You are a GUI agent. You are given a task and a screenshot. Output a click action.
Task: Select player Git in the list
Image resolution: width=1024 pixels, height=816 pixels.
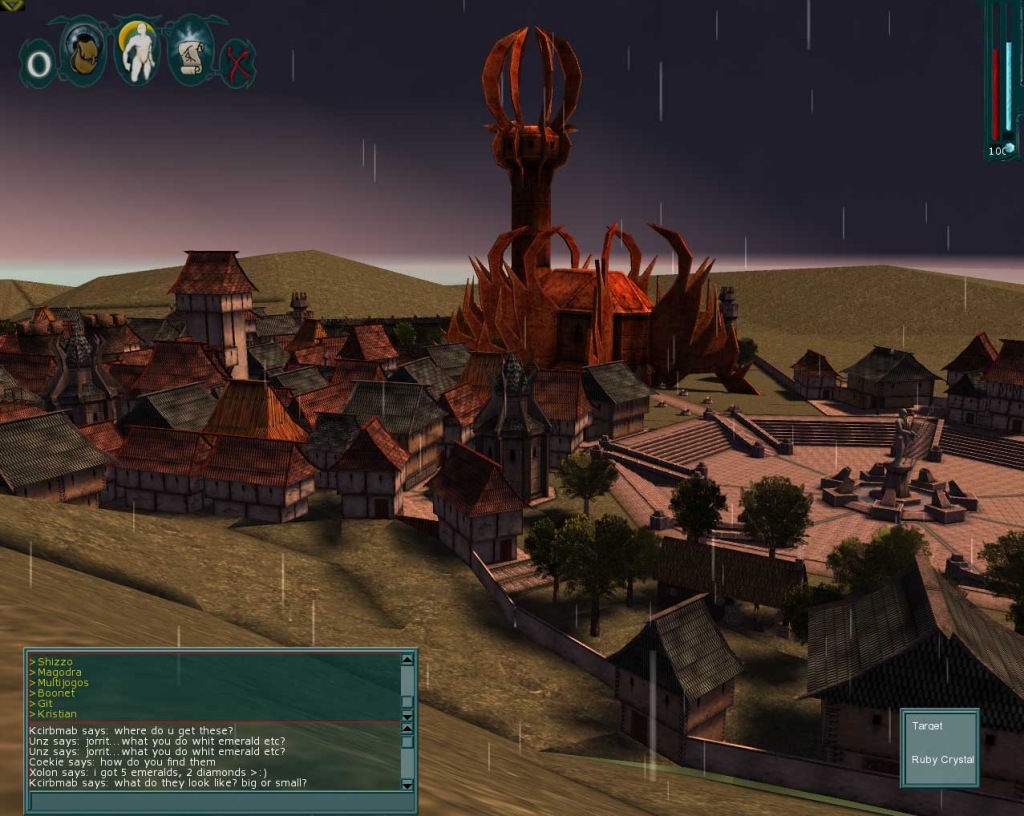click(x=45, y=703)
